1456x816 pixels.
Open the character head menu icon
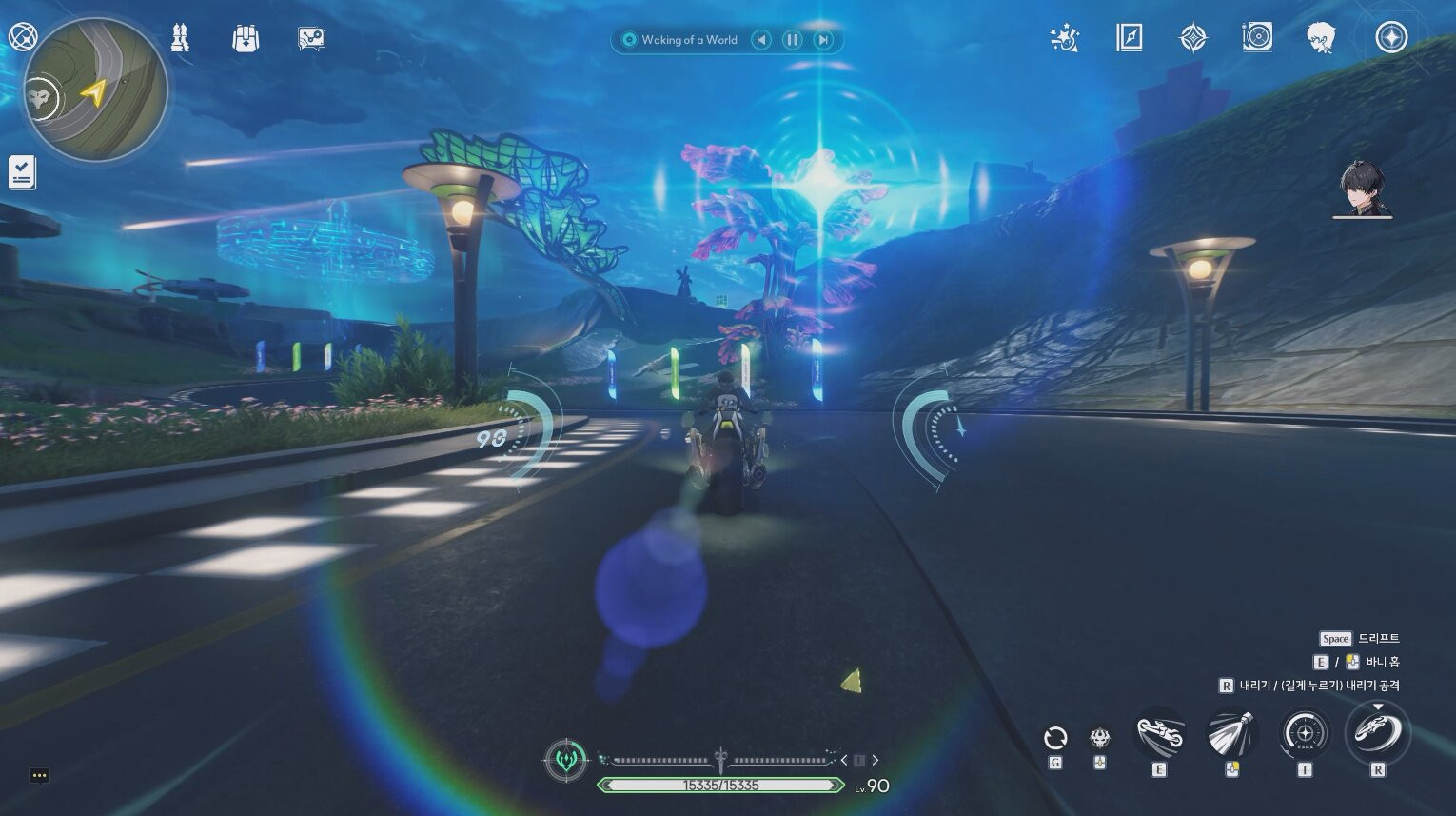1321,38
